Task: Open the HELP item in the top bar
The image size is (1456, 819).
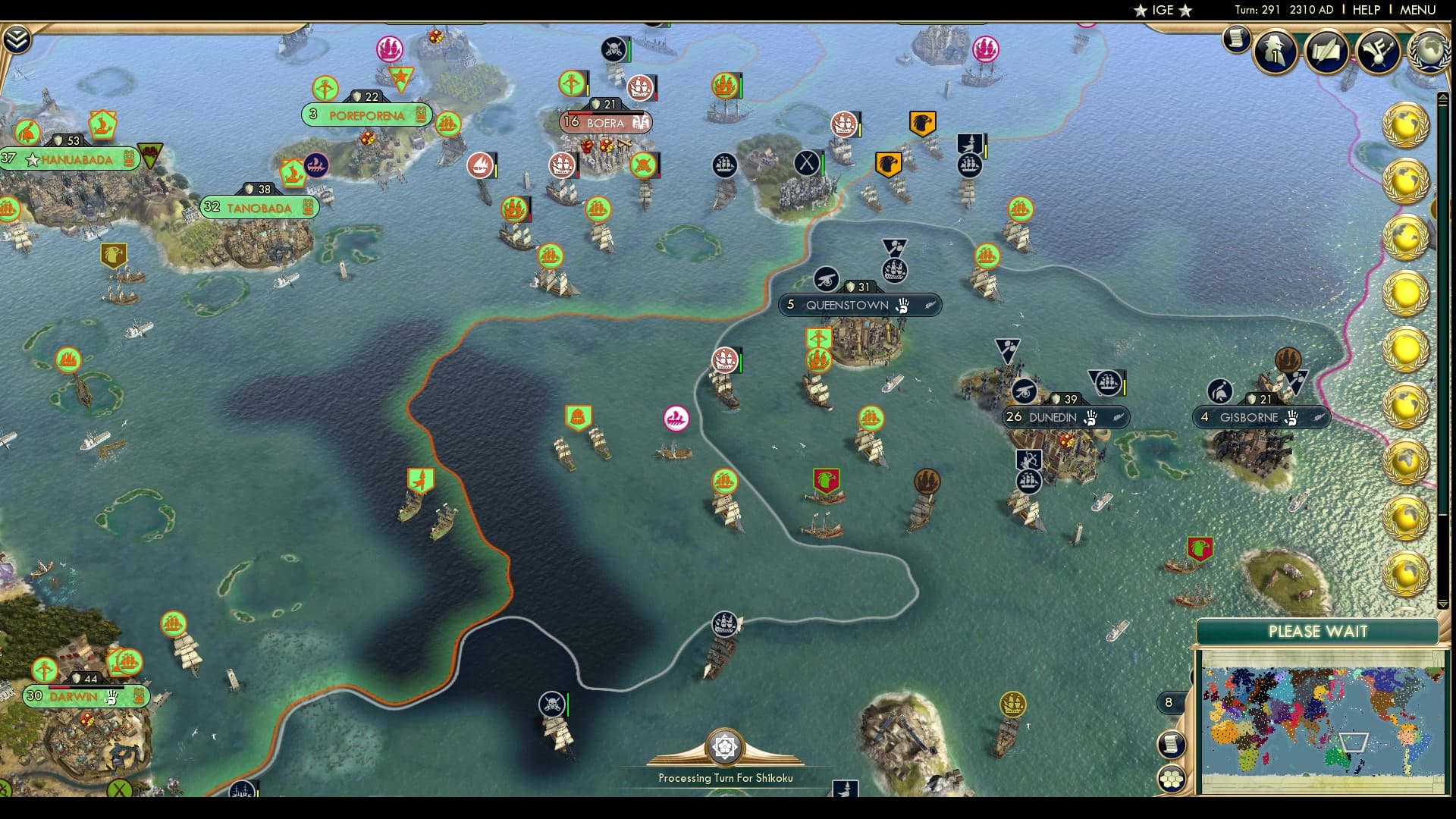Action: (1366, 11)
